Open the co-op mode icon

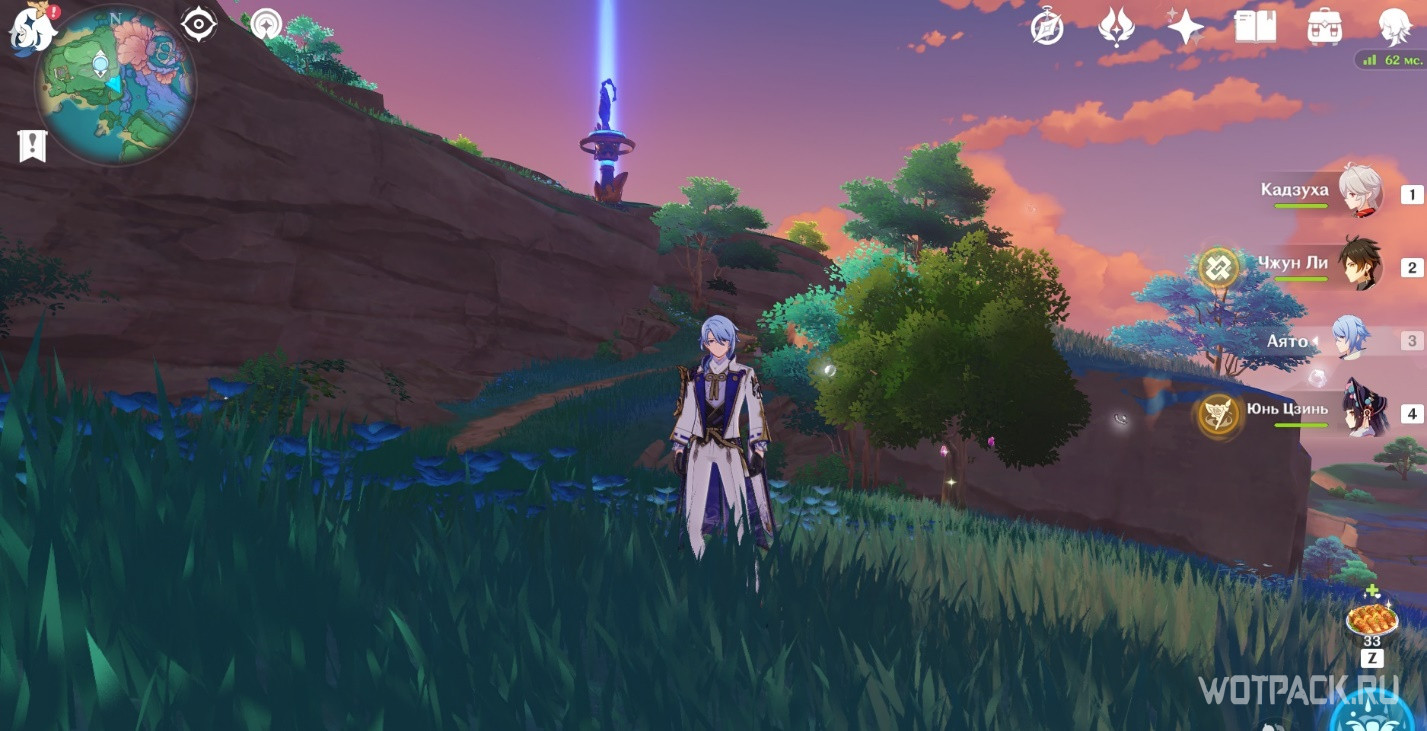[x=266, y=24]
